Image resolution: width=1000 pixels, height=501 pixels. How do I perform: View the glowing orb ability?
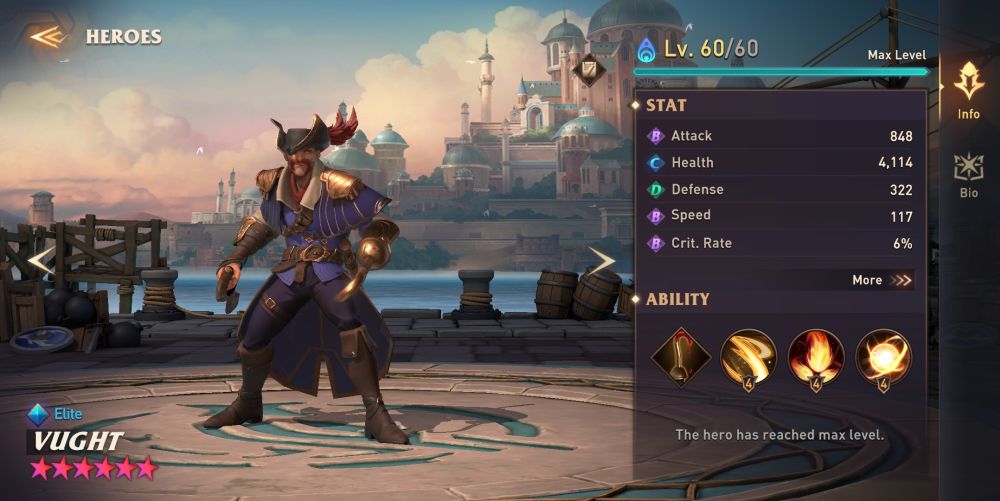(x=883, y=357)
